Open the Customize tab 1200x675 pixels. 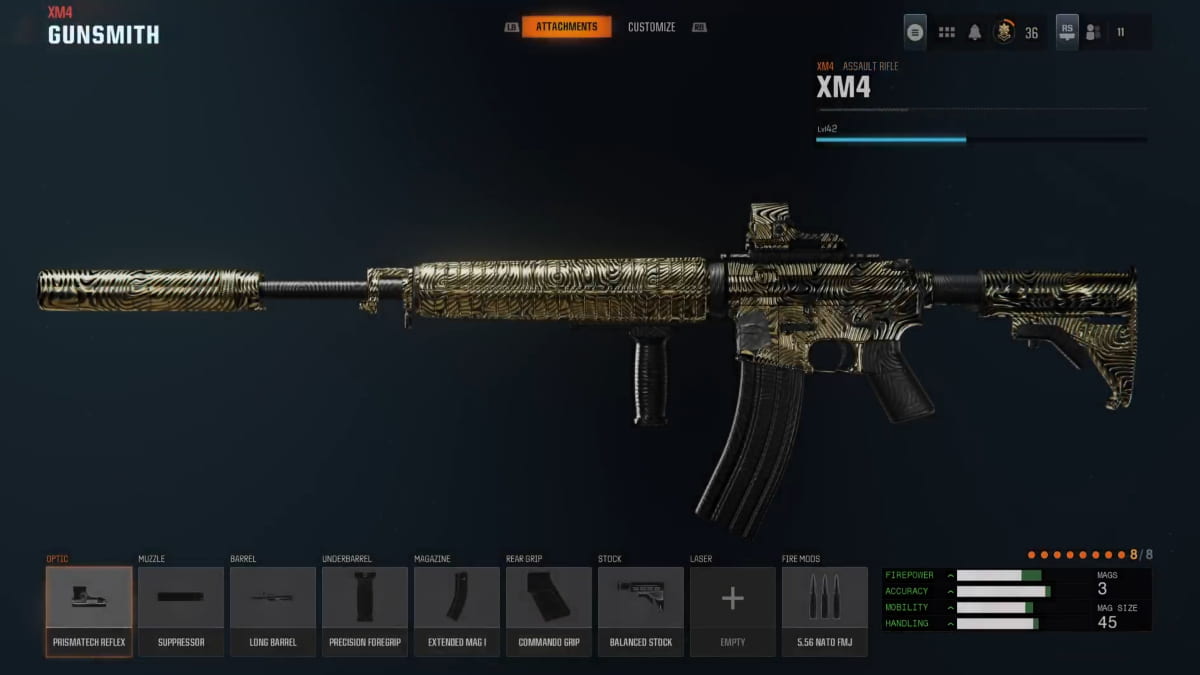651,27
